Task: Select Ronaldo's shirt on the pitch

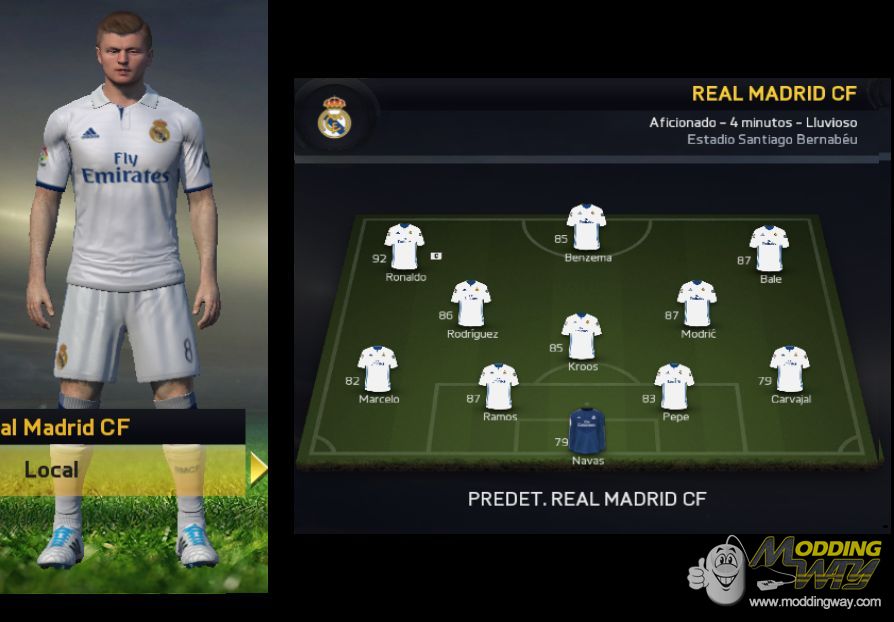Action: (404, 246)
